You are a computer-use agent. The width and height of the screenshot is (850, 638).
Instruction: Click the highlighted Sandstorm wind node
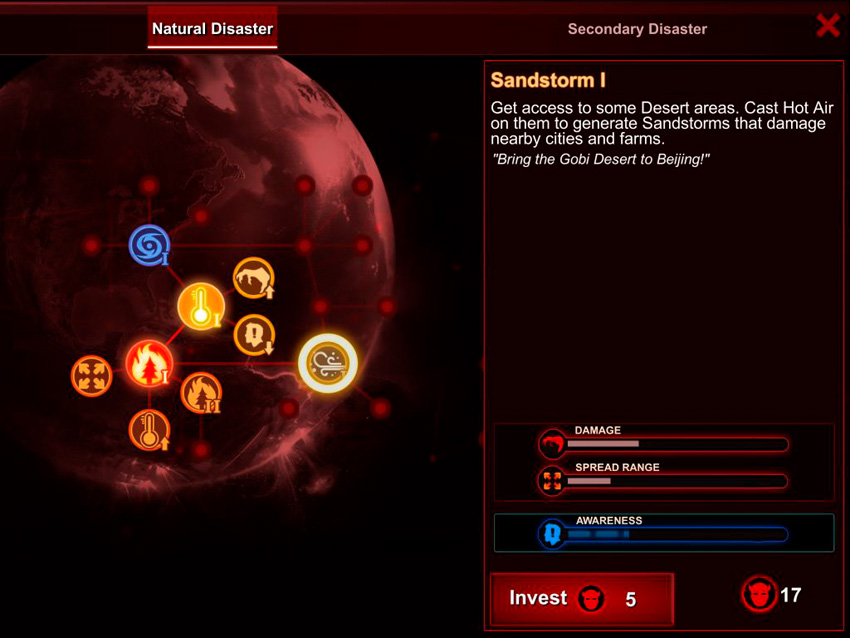coord(328,362)
